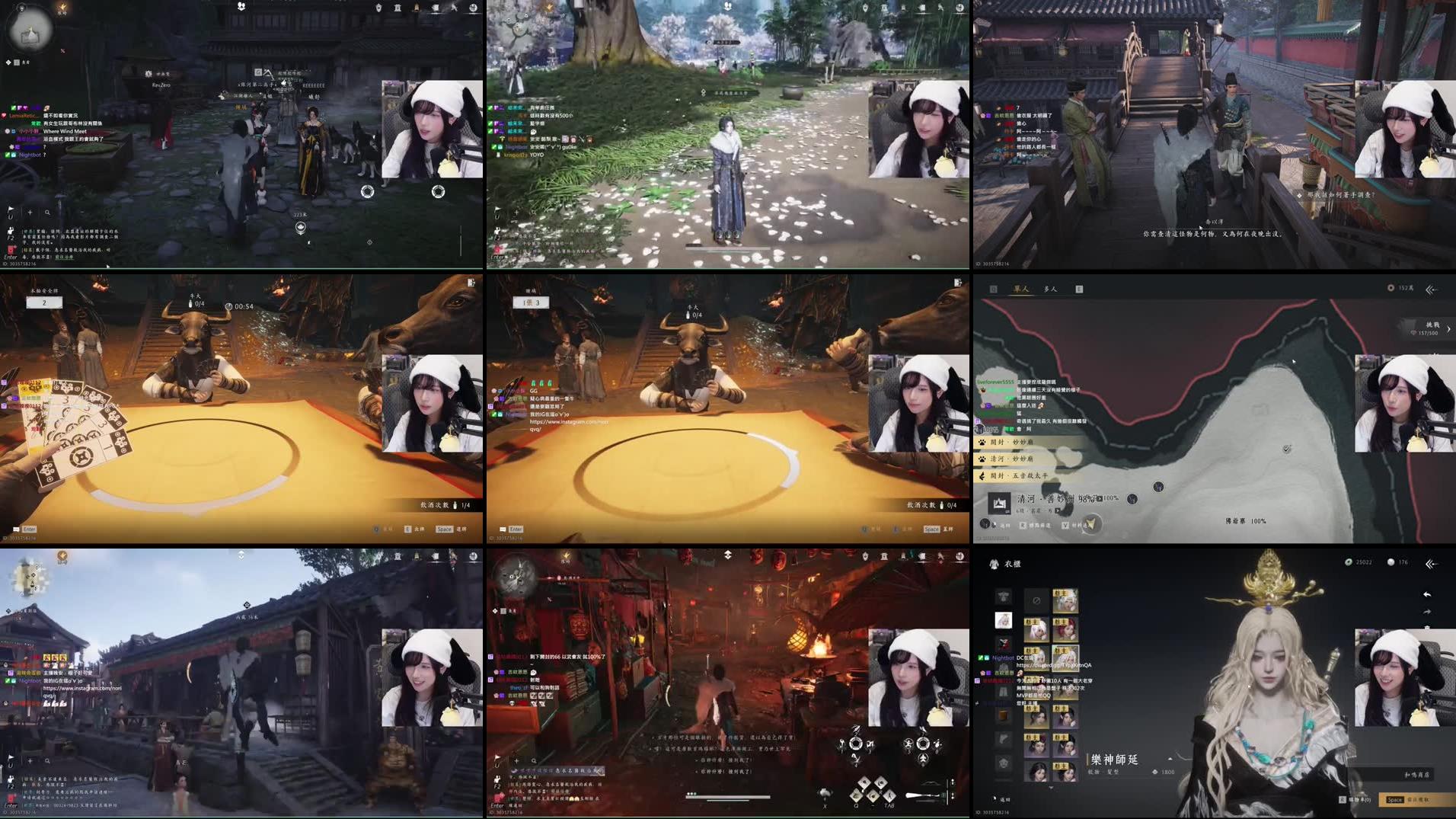This screenshot has width=1456, height=819.
Task: Untrack the 開封·五音啟太平 quest entry
Action: [1019, 476]
